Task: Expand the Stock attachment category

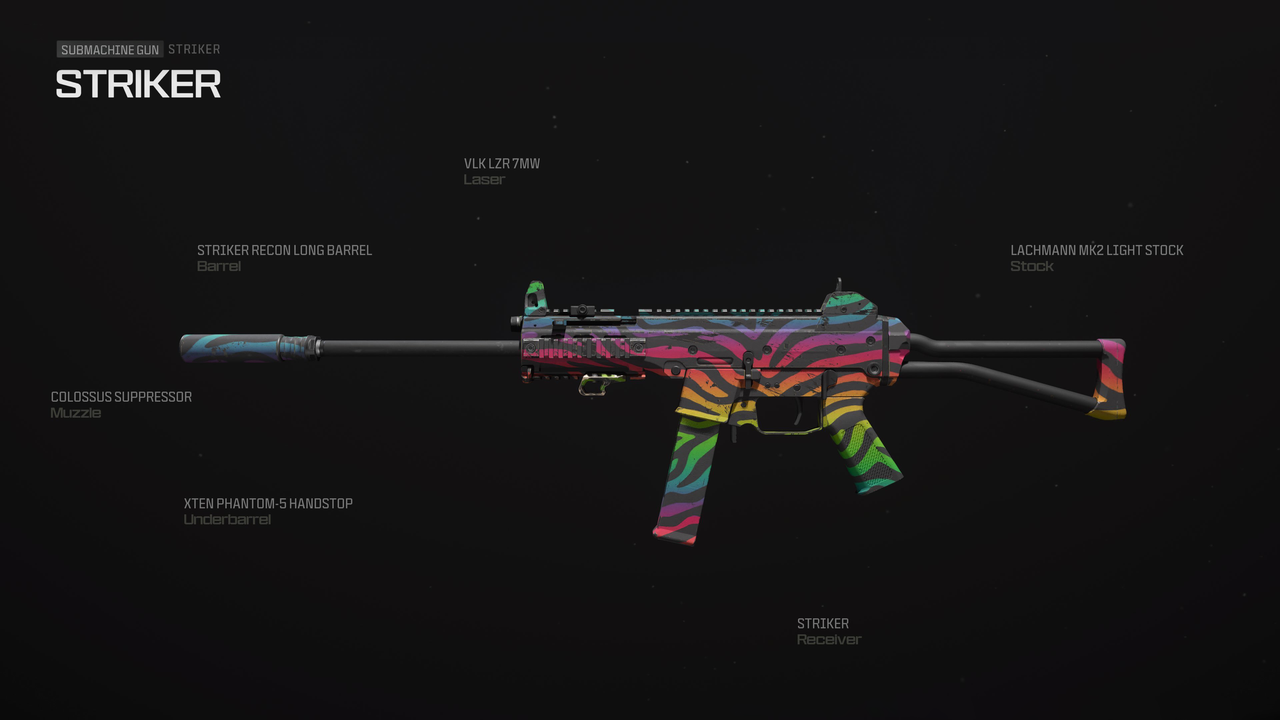Action: point(1033,266)
